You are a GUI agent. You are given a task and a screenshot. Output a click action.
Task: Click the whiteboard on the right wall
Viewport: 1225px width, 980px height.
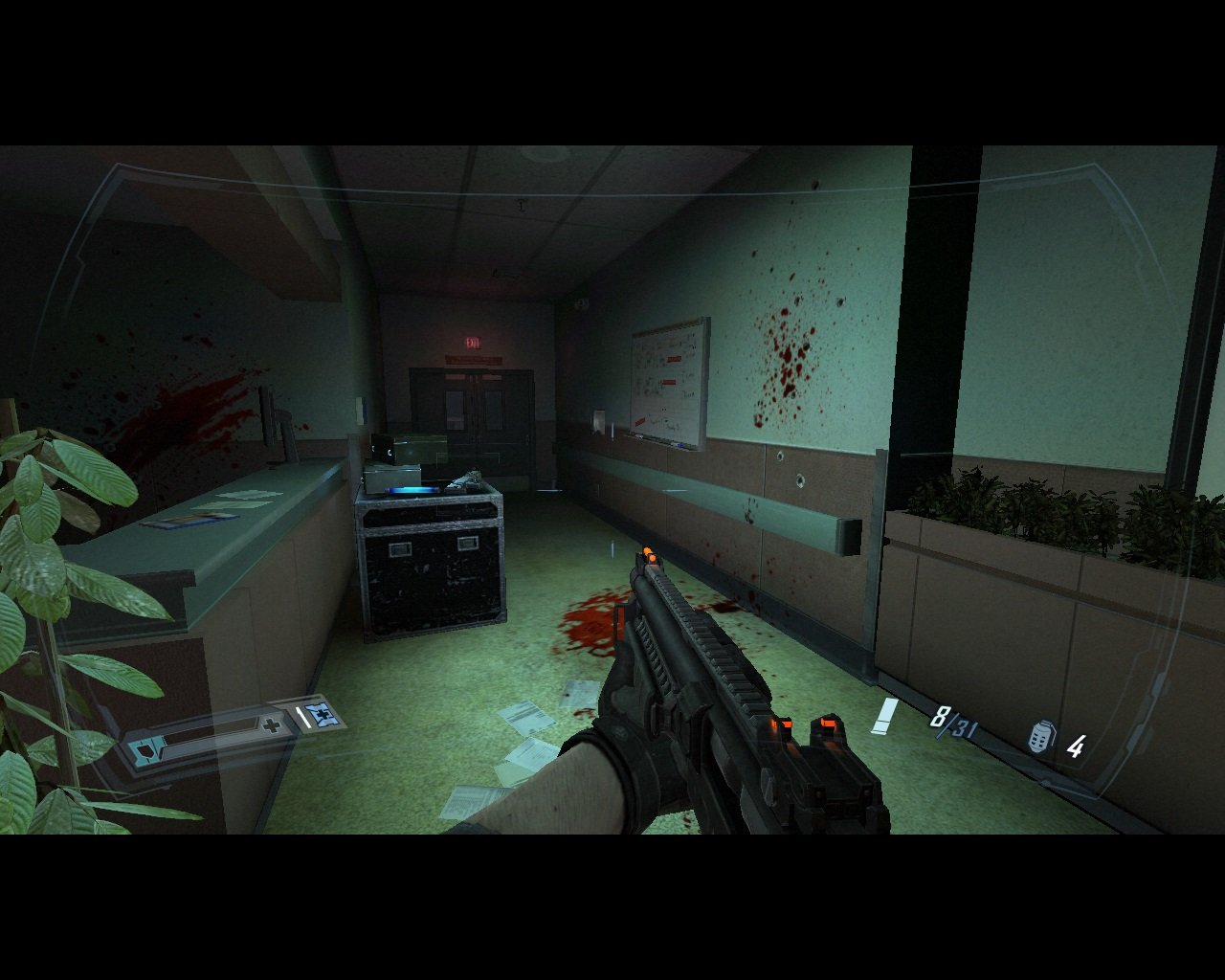click(x=668, y=381)
